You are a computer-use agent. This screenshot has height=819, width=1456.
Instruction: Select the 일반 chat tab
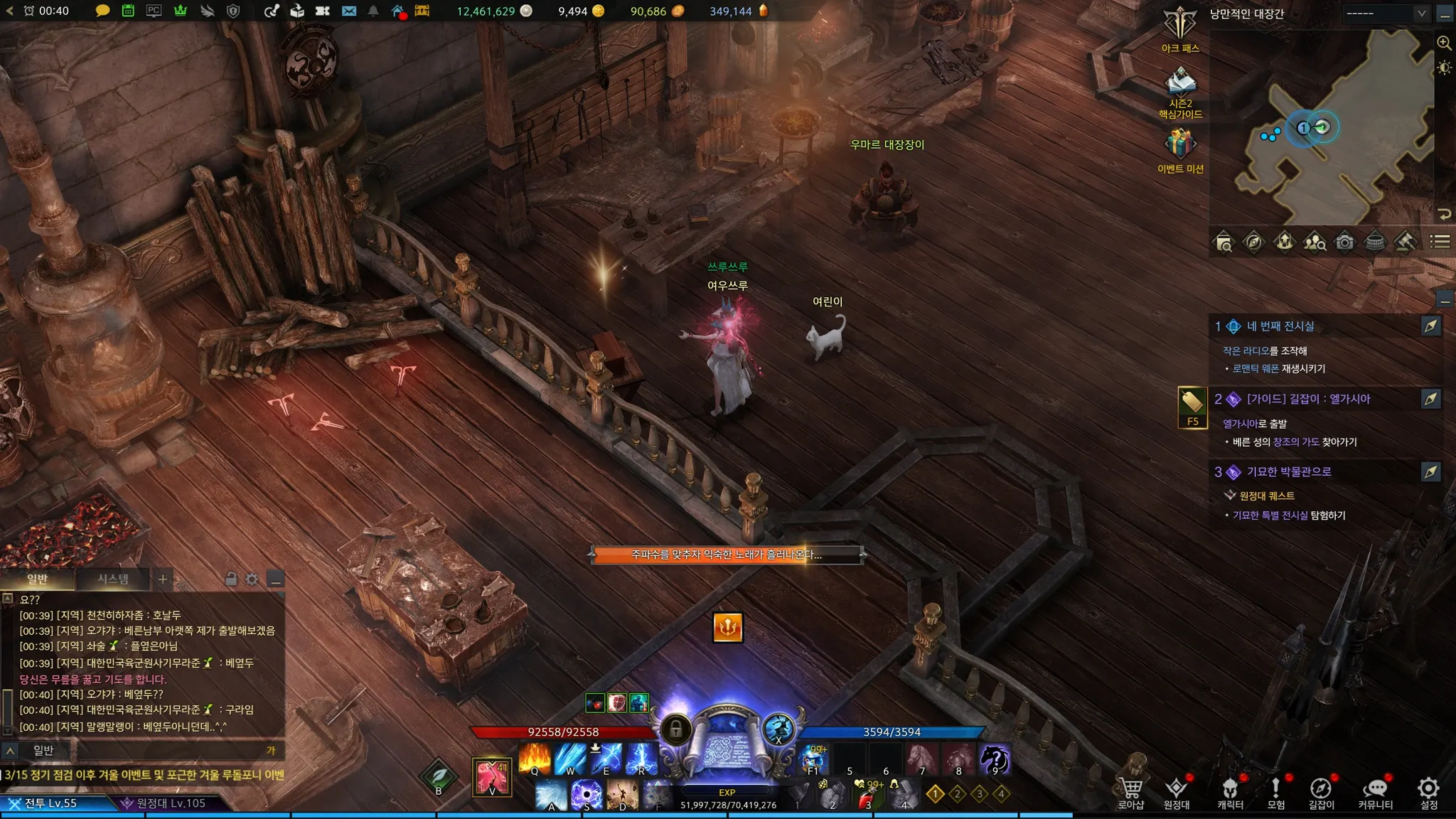click(37, 579)
